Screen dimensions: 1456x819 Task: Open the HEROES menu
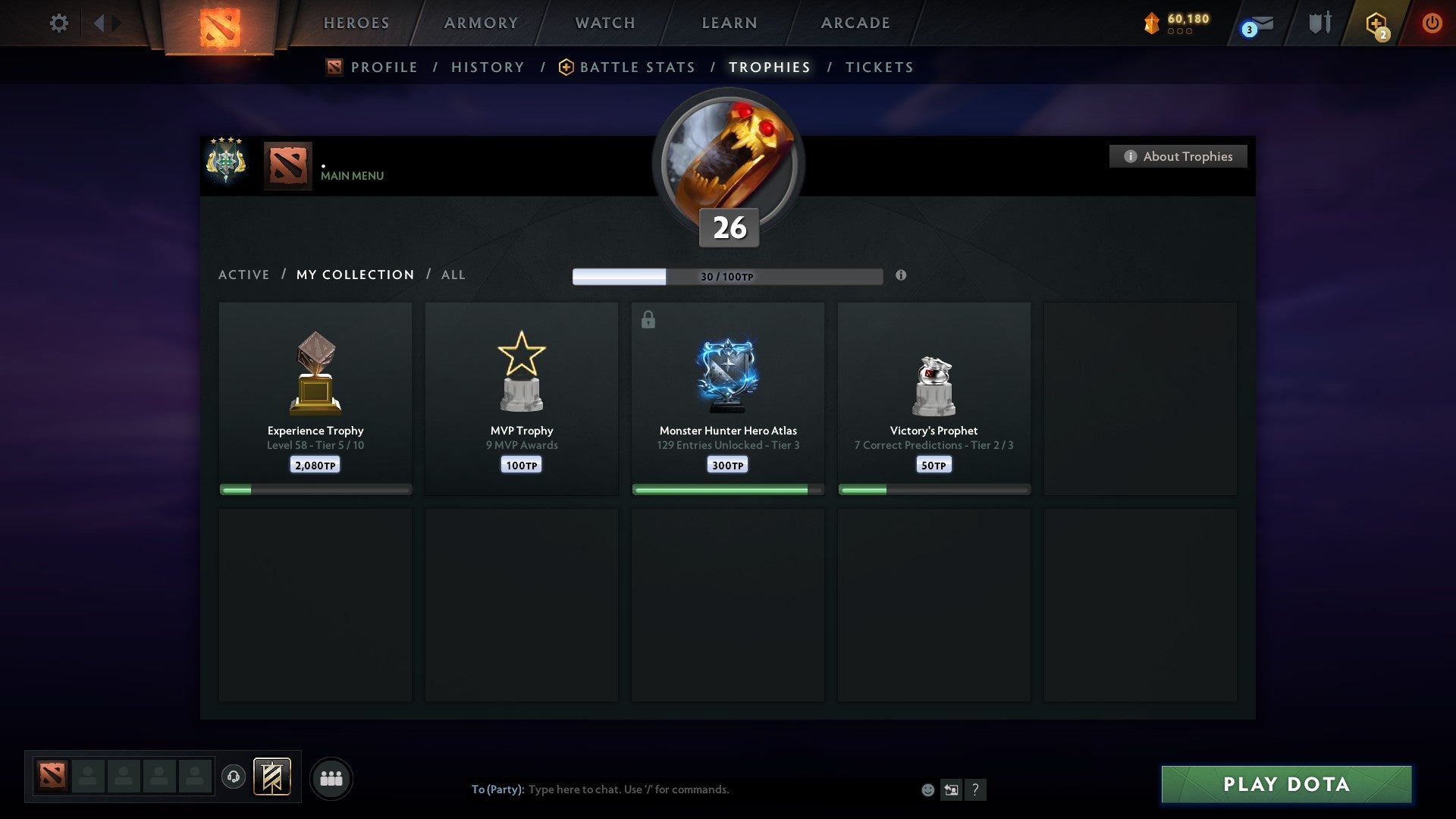pos(356,23)
